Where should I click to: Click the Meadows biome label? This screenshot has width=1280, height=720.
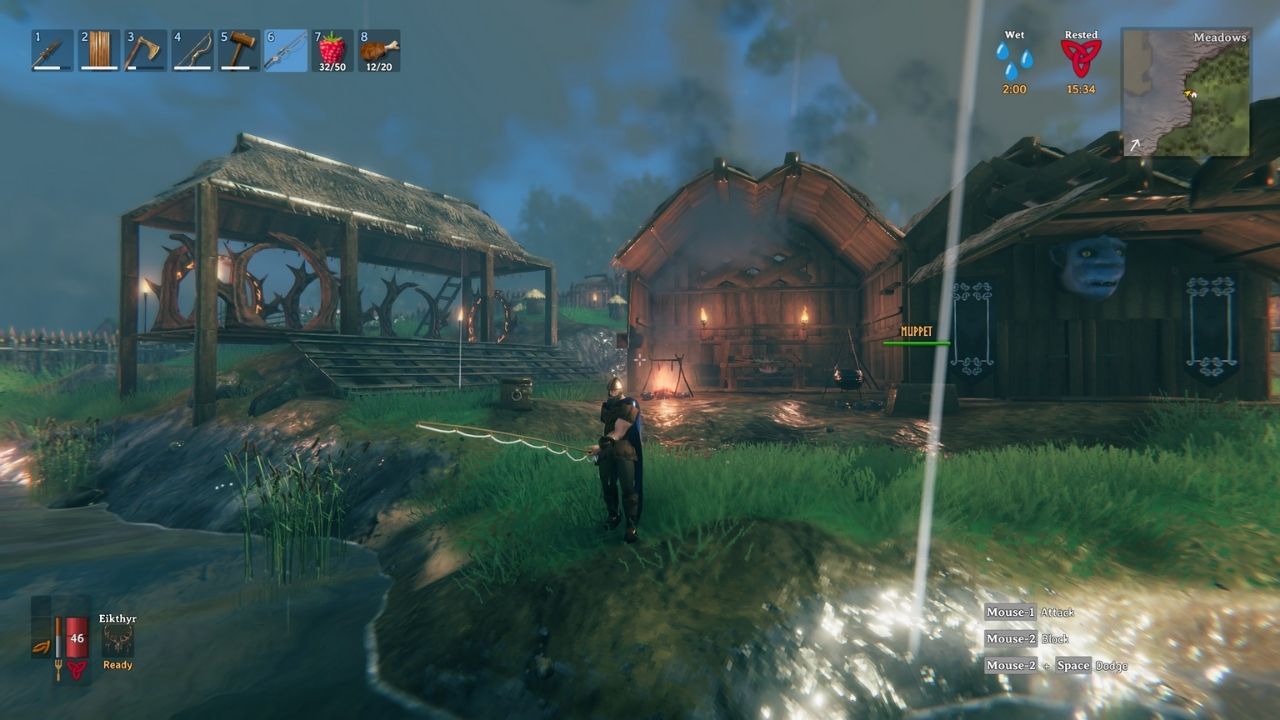(x=1219, y=38)
